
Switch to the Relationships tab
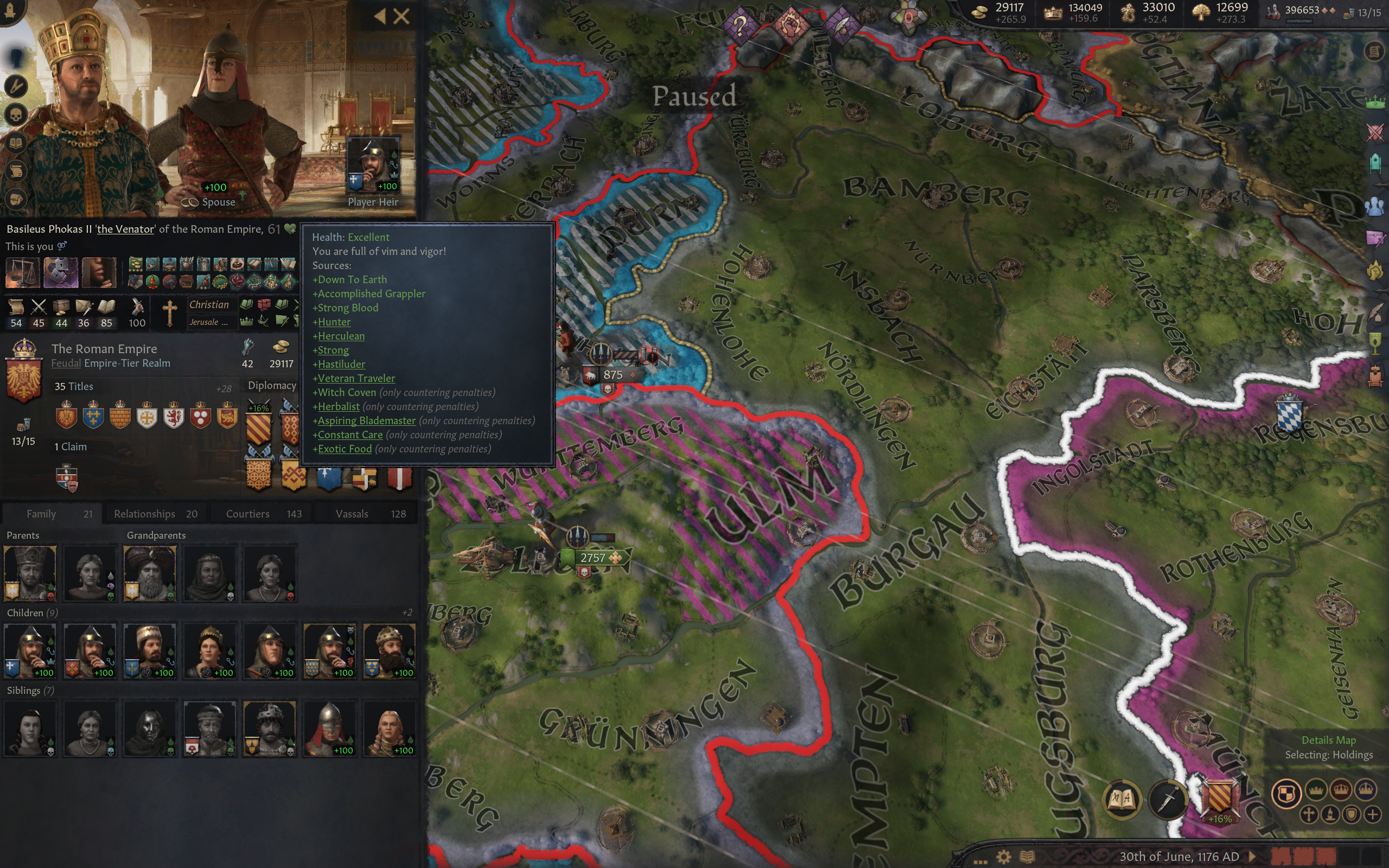[x=155, y=514]
